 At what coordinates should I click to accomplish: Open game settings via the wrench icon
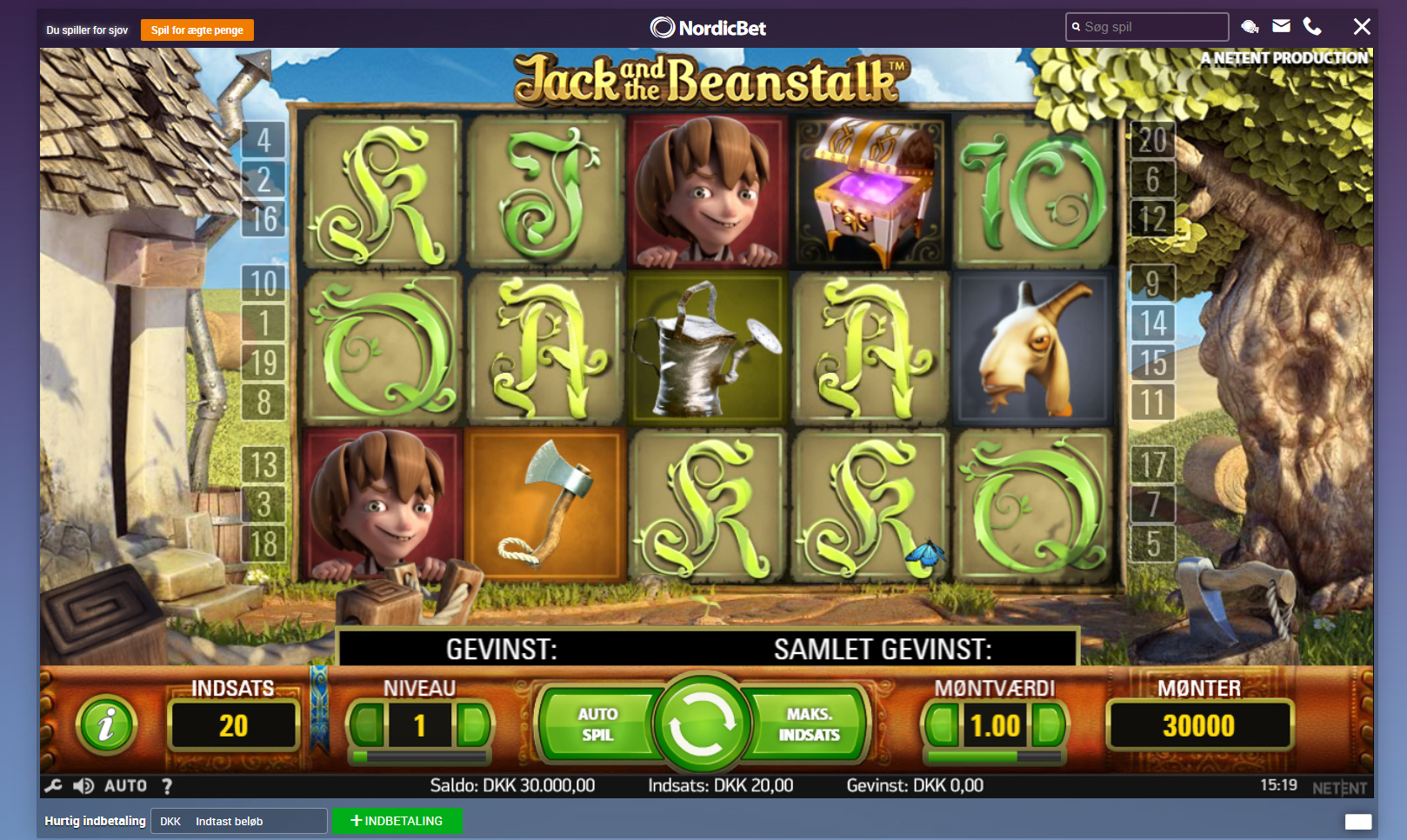pyautogui.click(x=52, y=784)
